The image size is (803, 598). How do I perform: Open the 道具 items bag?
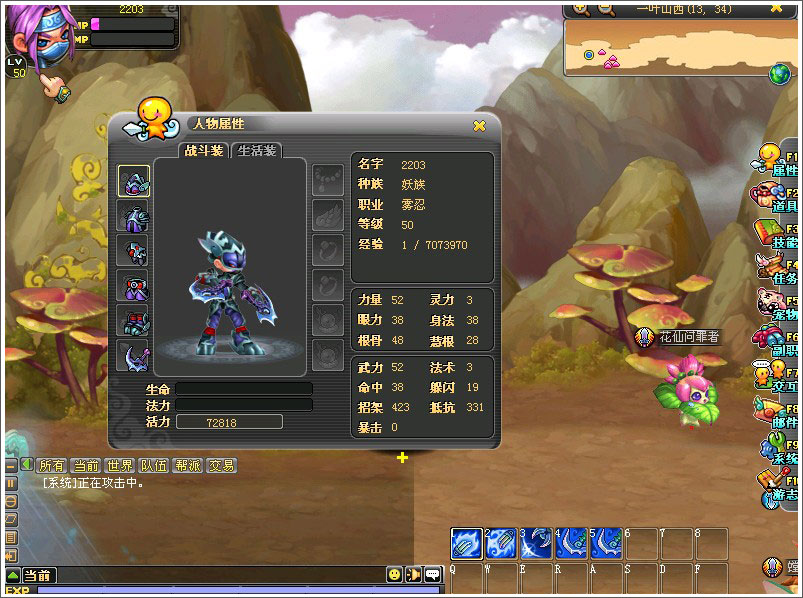[x=774, y=195]
